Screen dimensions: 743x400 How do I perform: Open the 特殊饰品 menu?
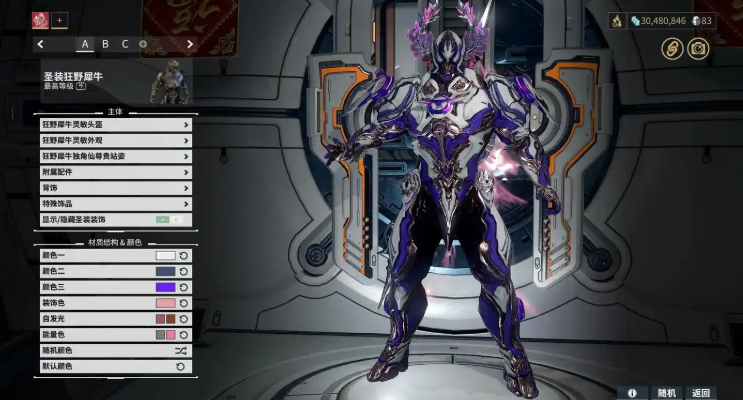point(115,204)
